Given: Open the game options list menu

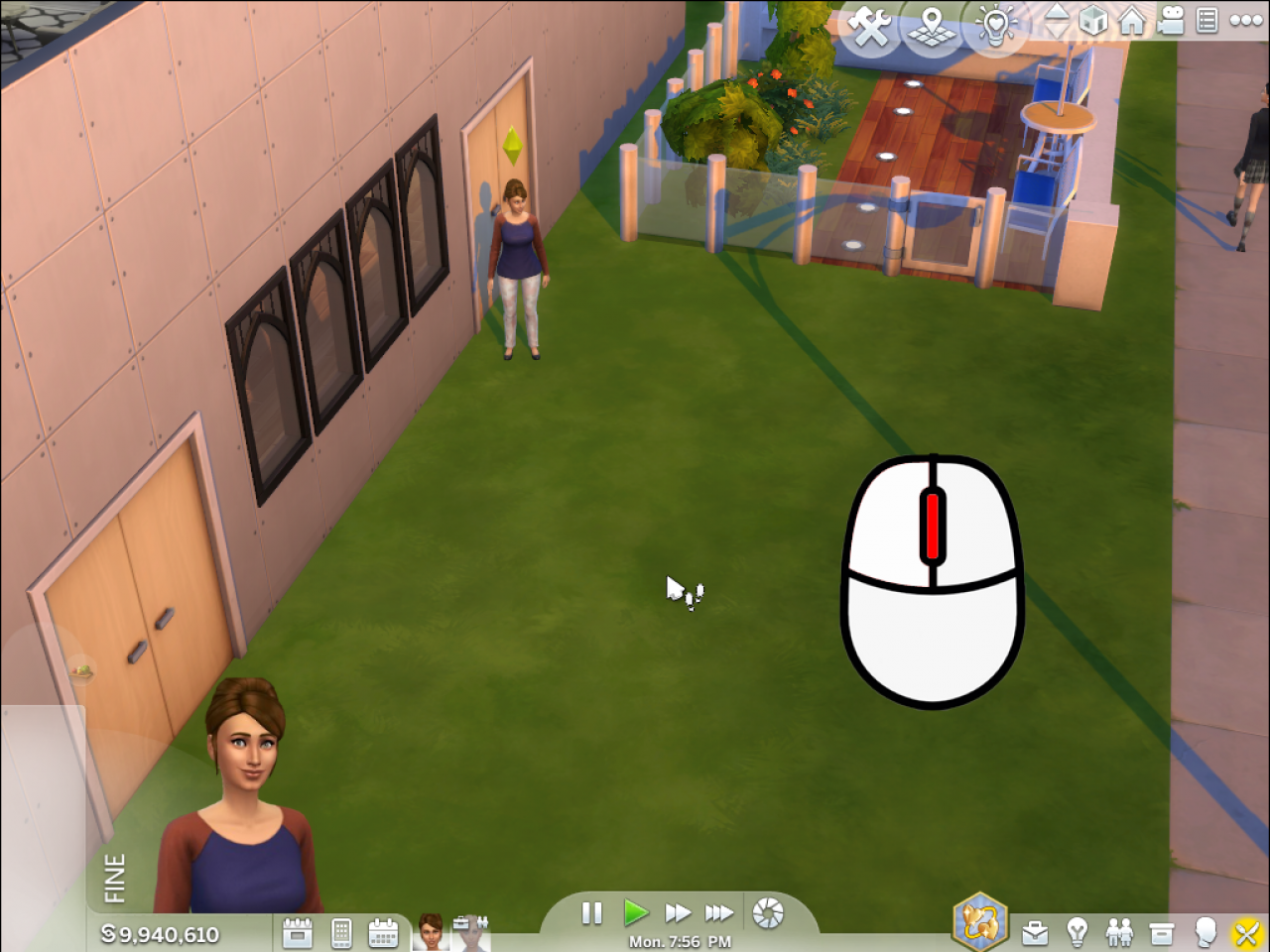Looking at the screenshot, I should tap(1206, 22).
